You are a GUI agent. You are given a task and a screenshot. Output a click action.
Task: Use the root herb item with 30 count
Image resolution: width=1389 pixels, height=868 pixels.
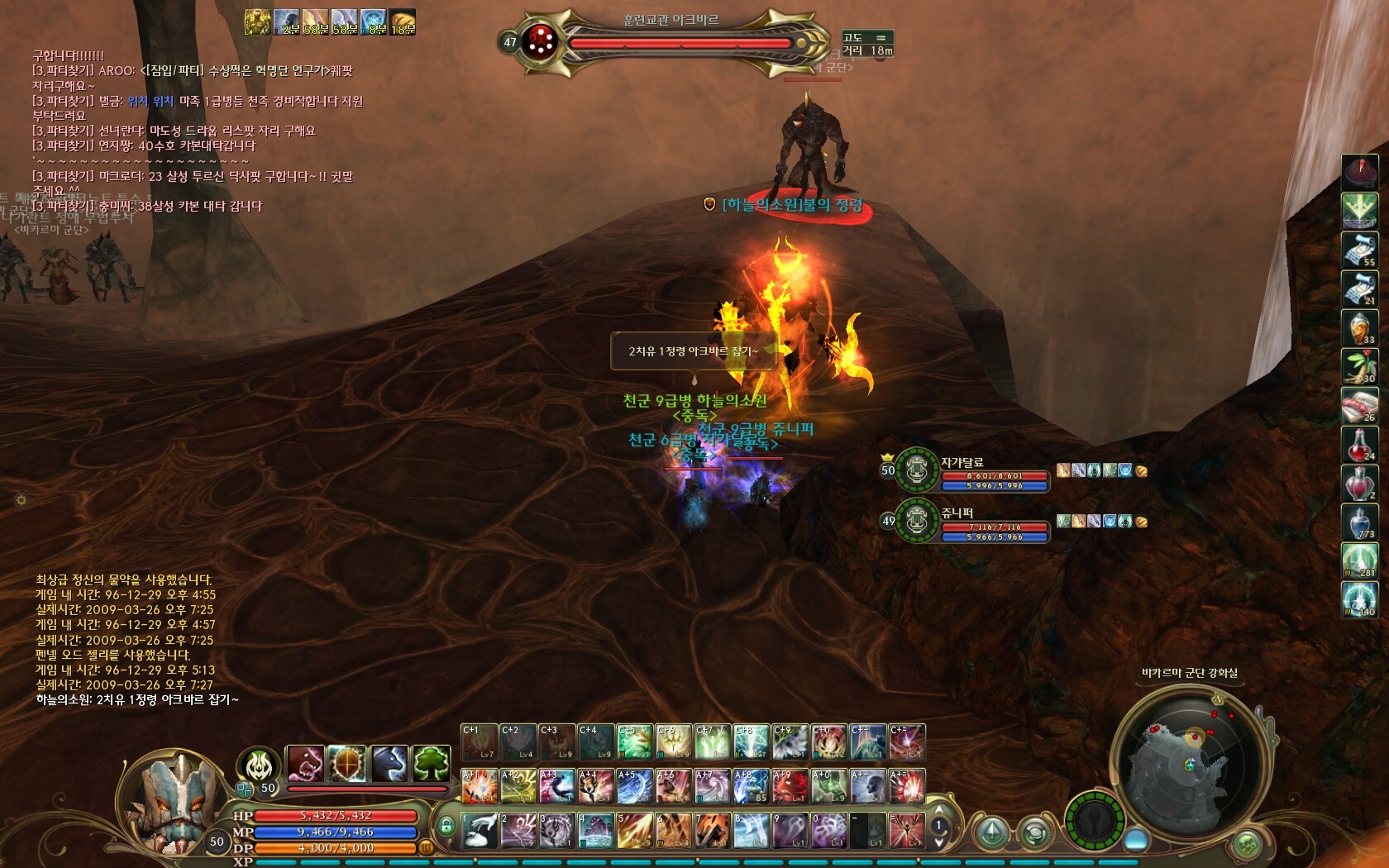pyautogui.click(x=1359, y=366)
